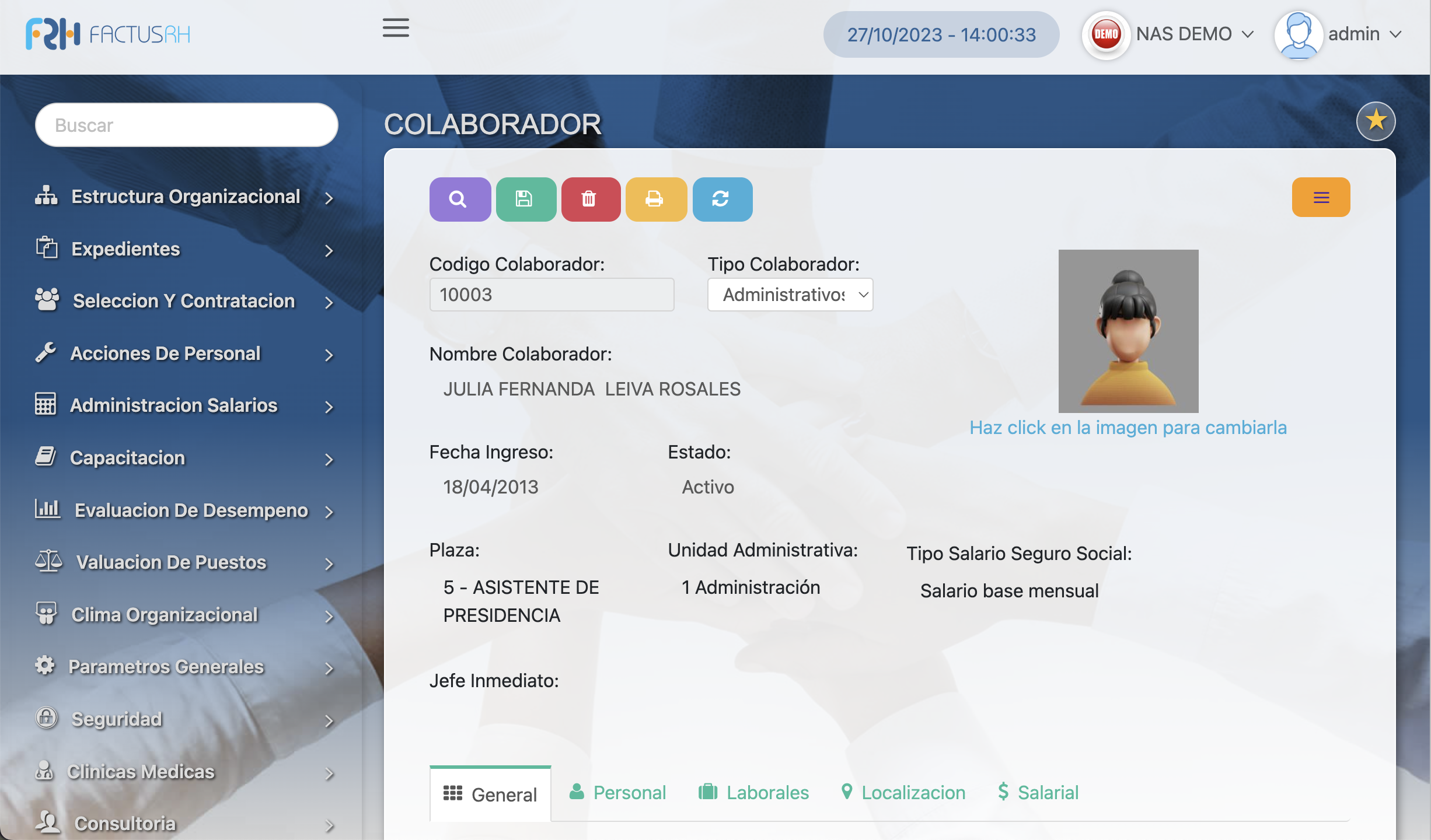
Task: Delete the record using the red trash icon
Action: point(591,199)
